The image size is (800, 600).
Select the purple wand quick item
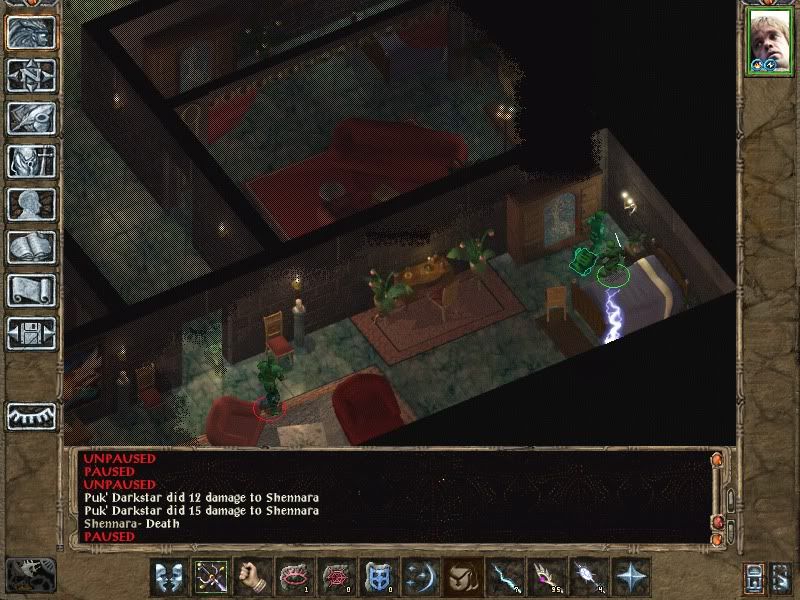click(x=548, y=577)
